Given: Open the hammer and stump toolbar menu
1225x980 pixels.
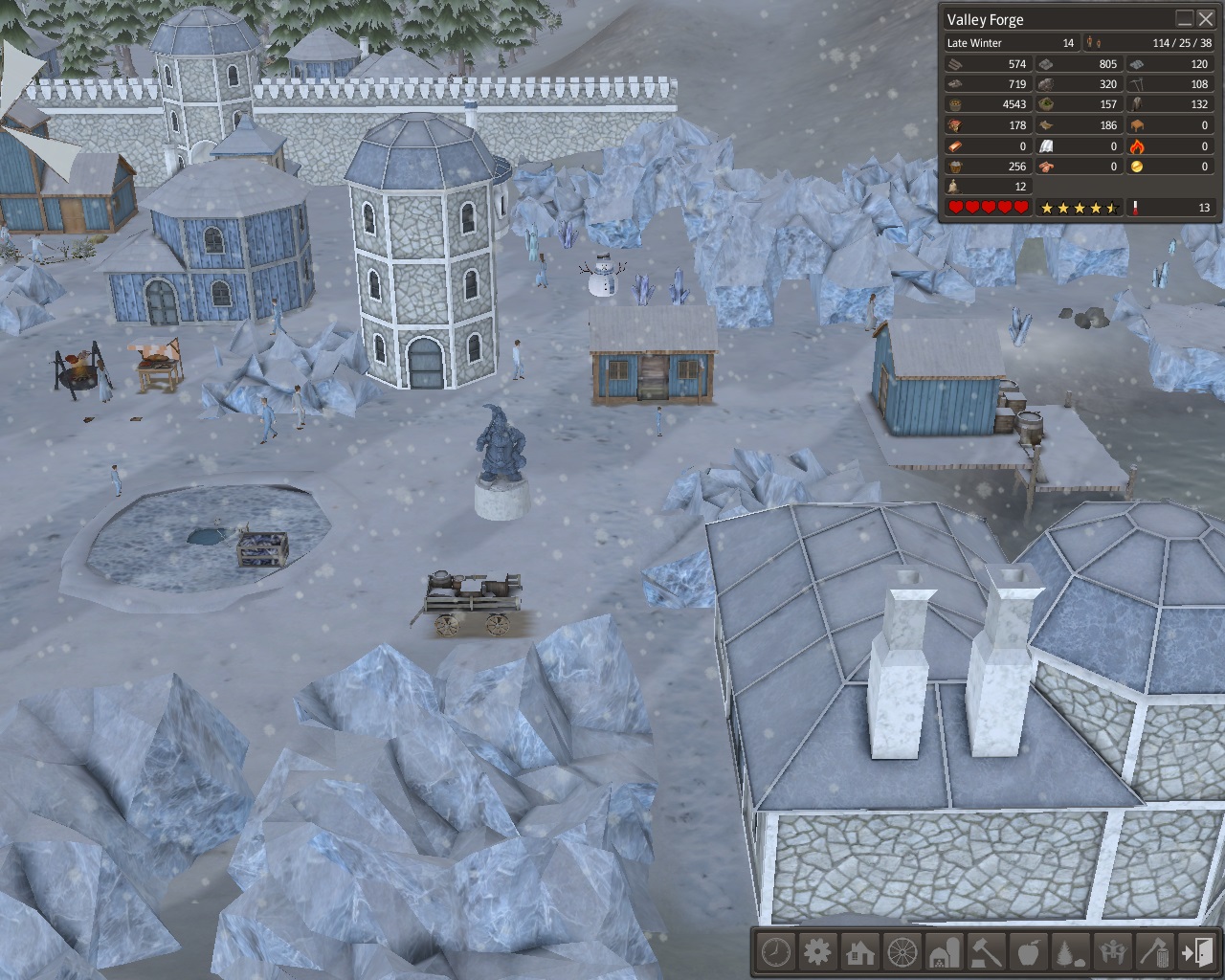Looking at the screenshot, I should pyautogui.click(x=987, y=952).
